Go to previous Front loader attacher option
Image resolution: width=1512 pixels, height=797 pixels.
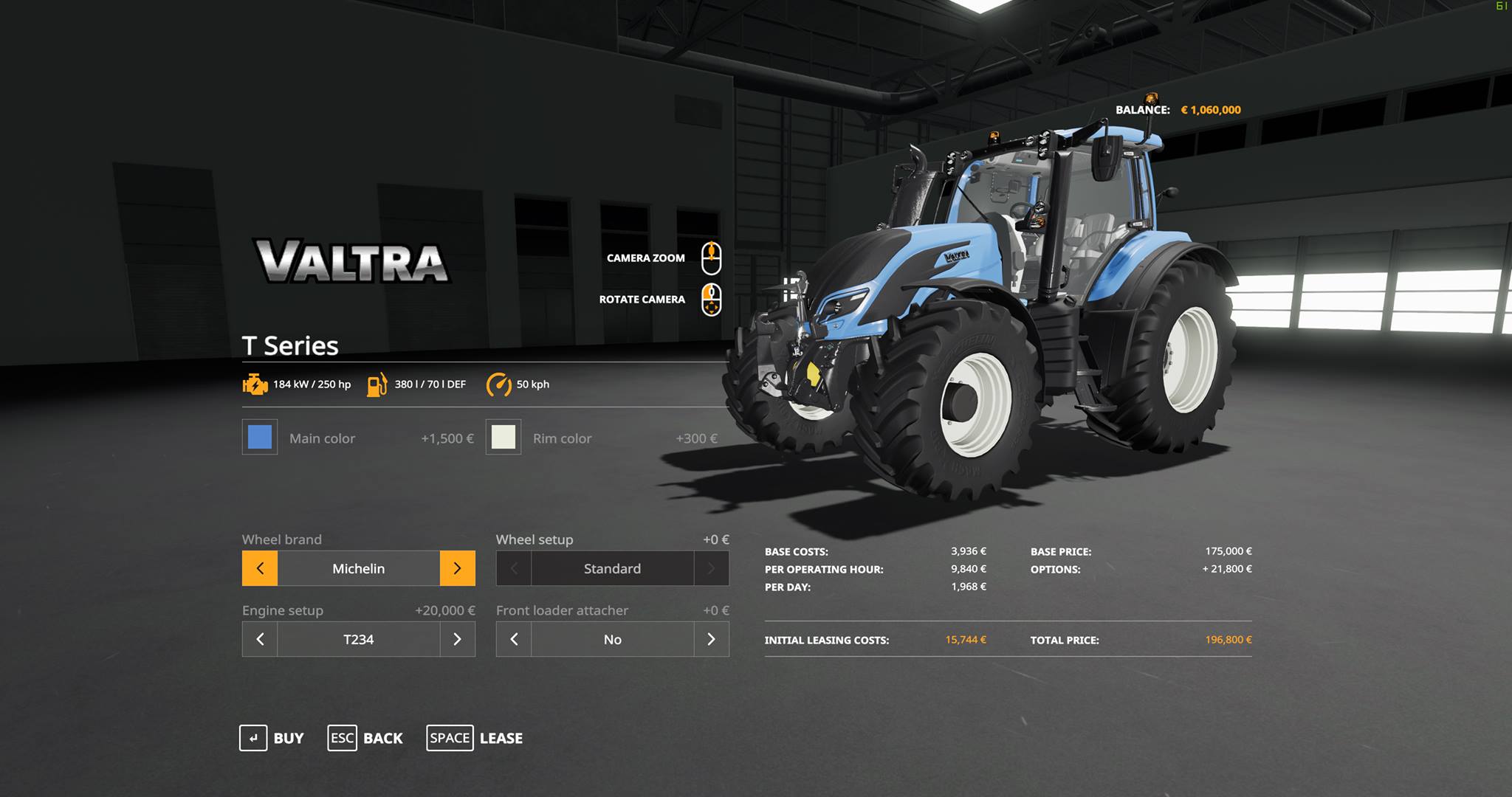pyautogui.click(x=514, y=639)
